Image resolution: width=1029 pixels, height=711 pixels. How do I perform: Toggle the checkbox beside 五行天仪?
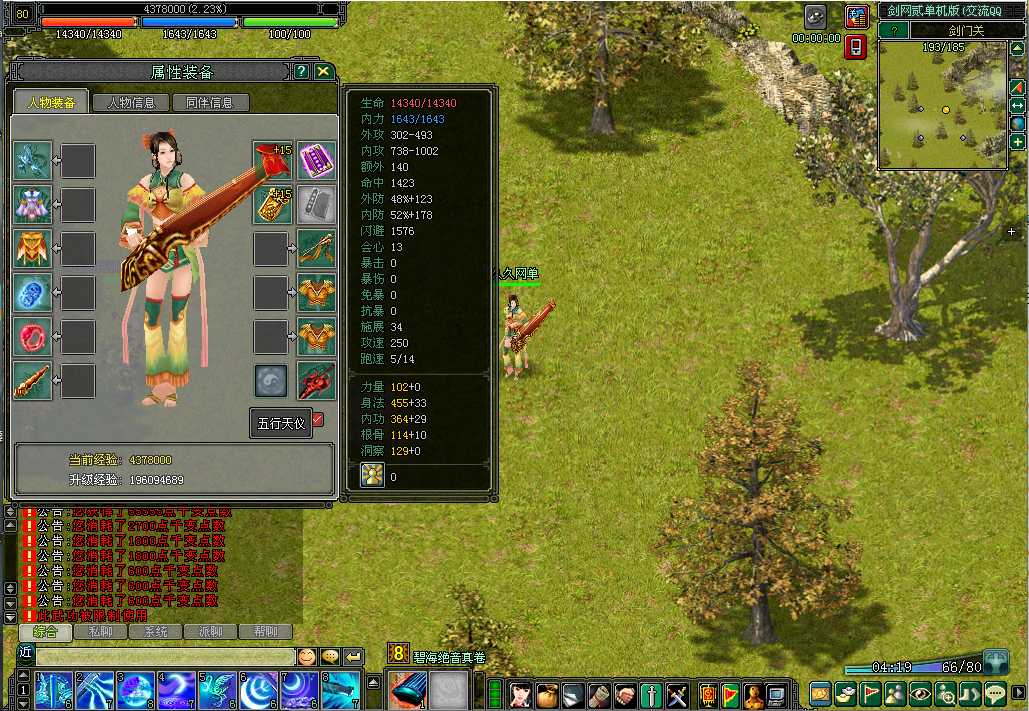pos(318,420)
